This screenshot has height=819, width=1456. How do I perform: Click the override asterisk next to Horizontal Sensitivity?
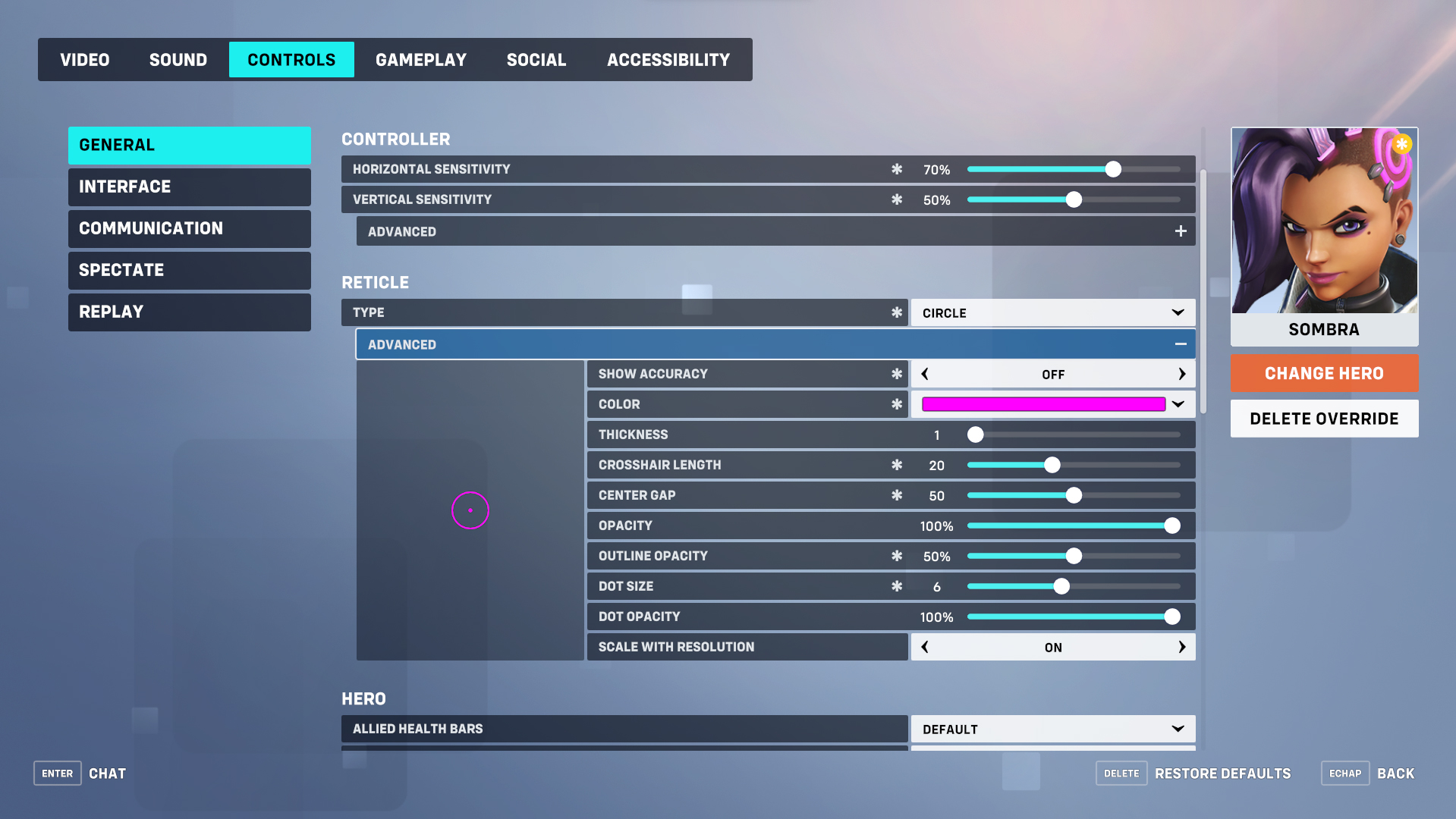tap(897, 169)
